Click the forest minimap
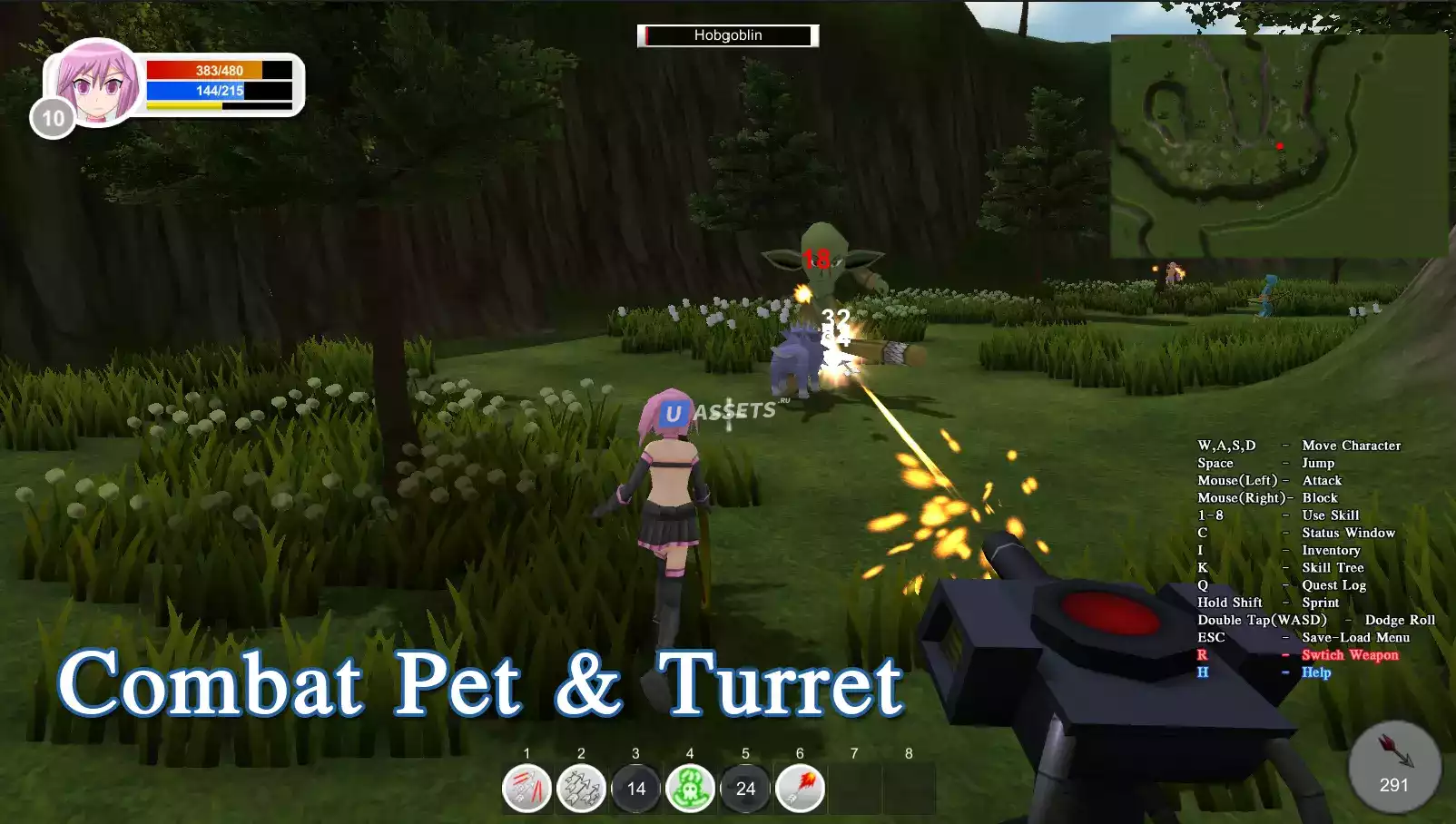1456x824 pixels. (x=1278, y=146)
